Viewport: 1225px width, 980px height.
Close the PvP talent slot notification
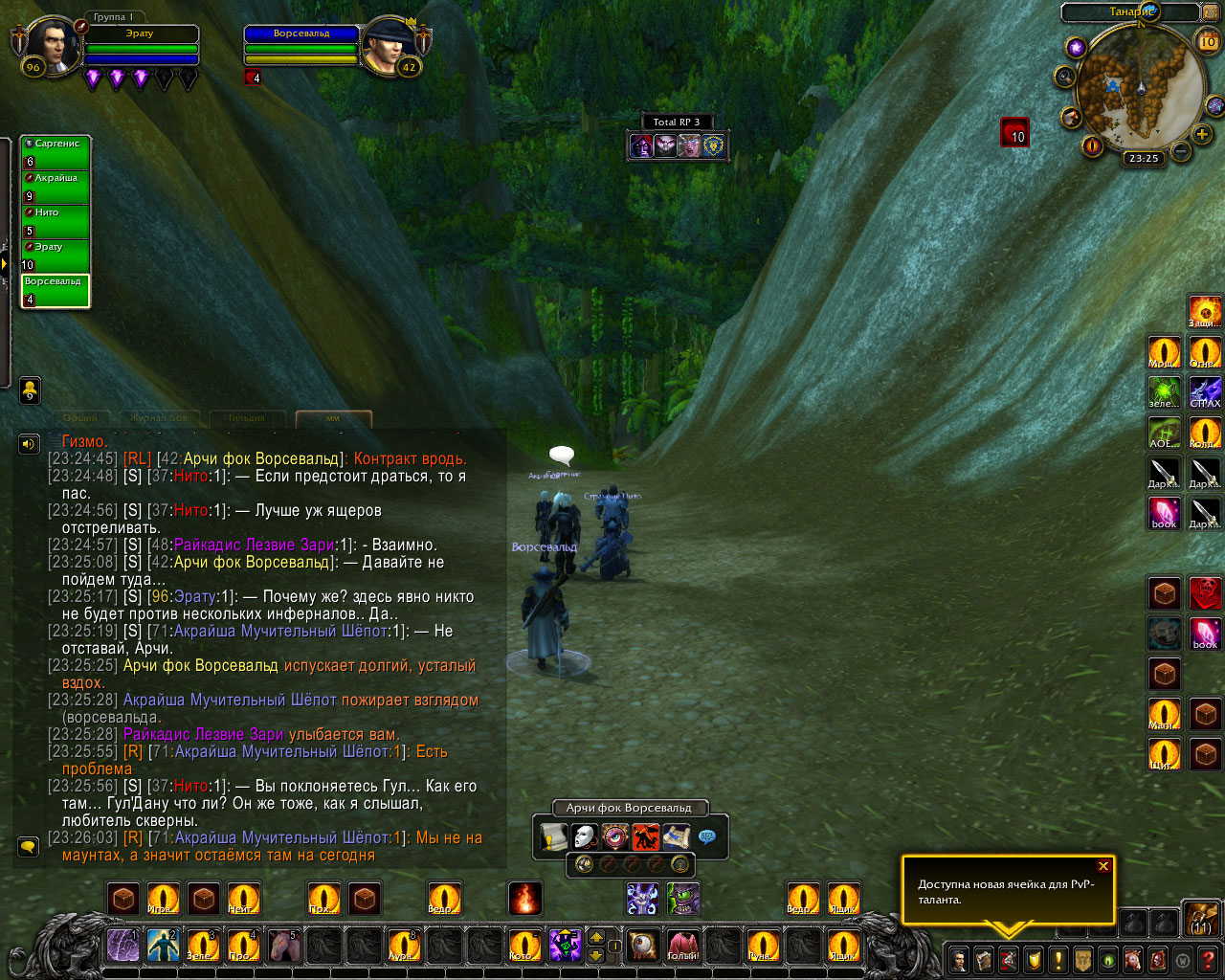coord(1103,866)
